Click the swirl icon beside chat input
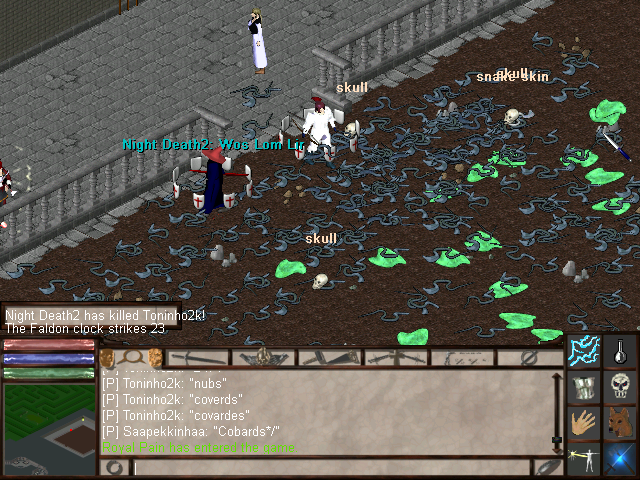This screenshot has height=480, width=640. click(114, 467)
